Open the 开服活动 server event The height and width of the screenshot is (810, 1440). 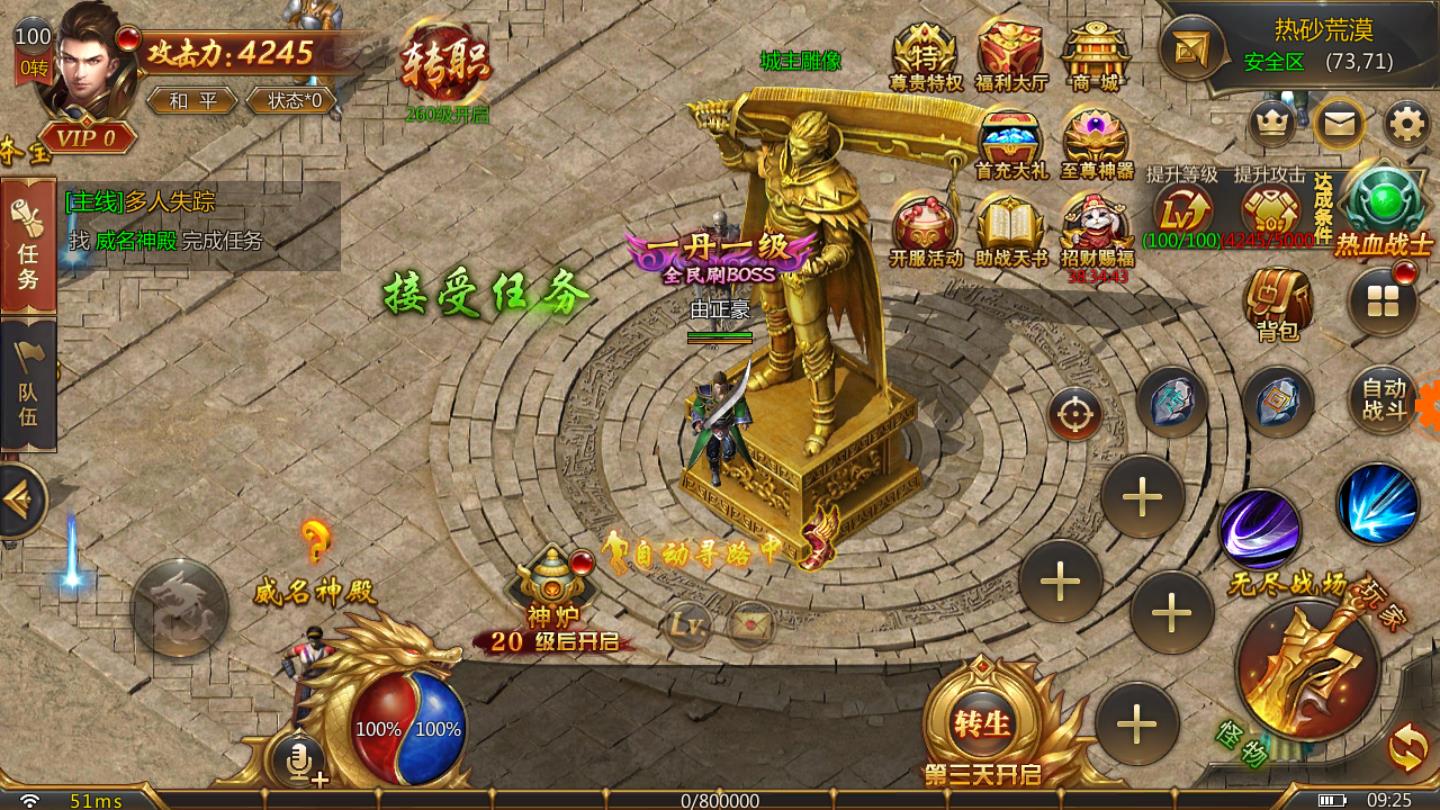point(924,228)
